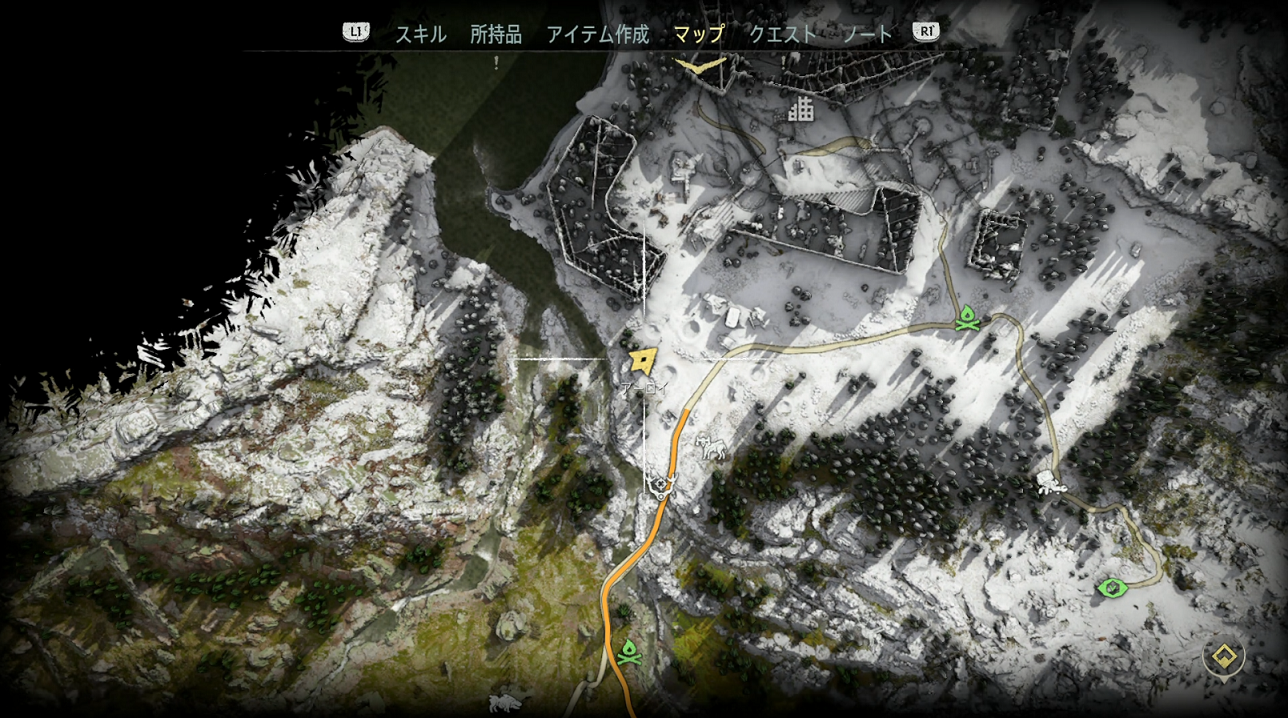Select the yellow アーロイ player marker
This screenshot has width=1288, height=718.
tap(641, 360)
